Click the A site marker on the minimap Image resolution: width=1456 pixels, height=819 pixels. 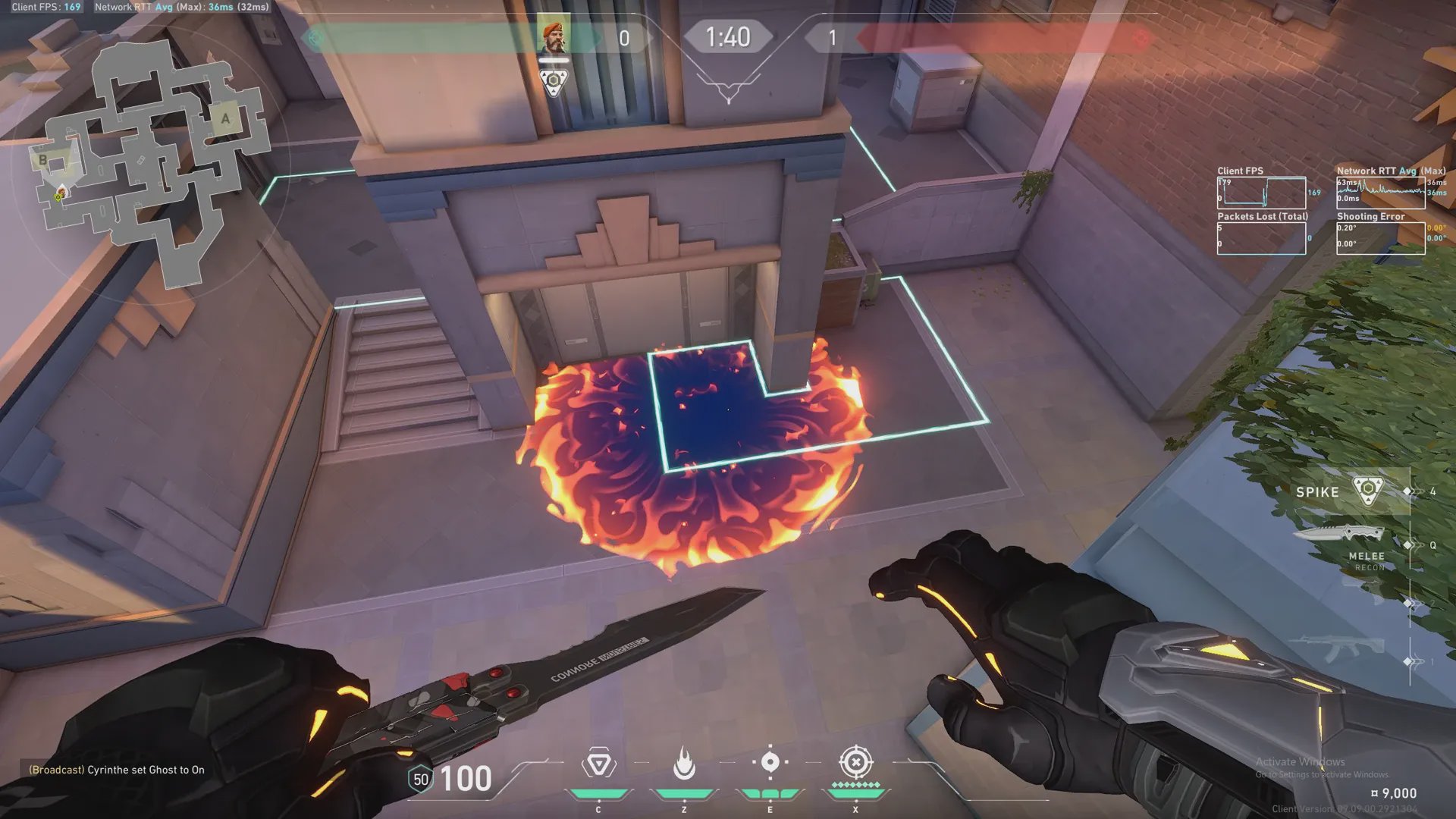click(x=225, y=118)
